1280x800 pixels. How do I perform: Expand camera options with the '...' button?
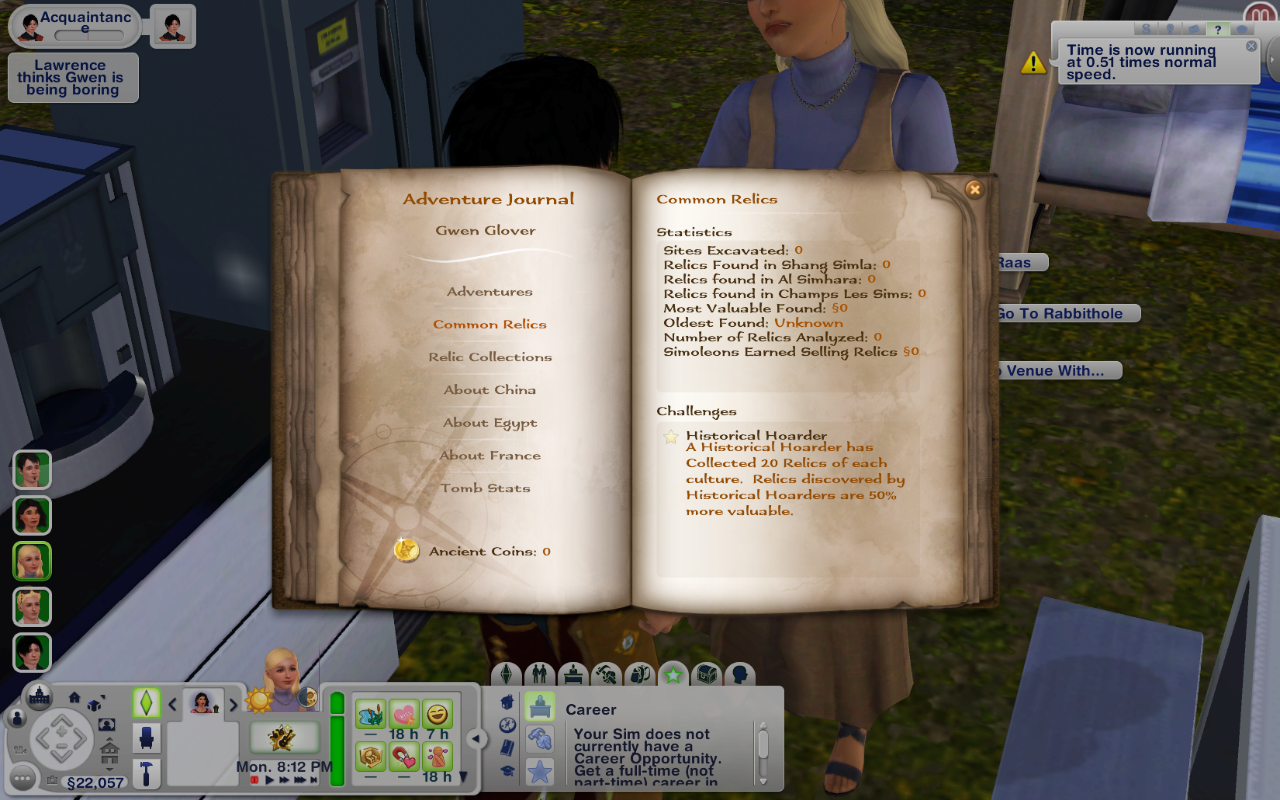pos(23,778)
